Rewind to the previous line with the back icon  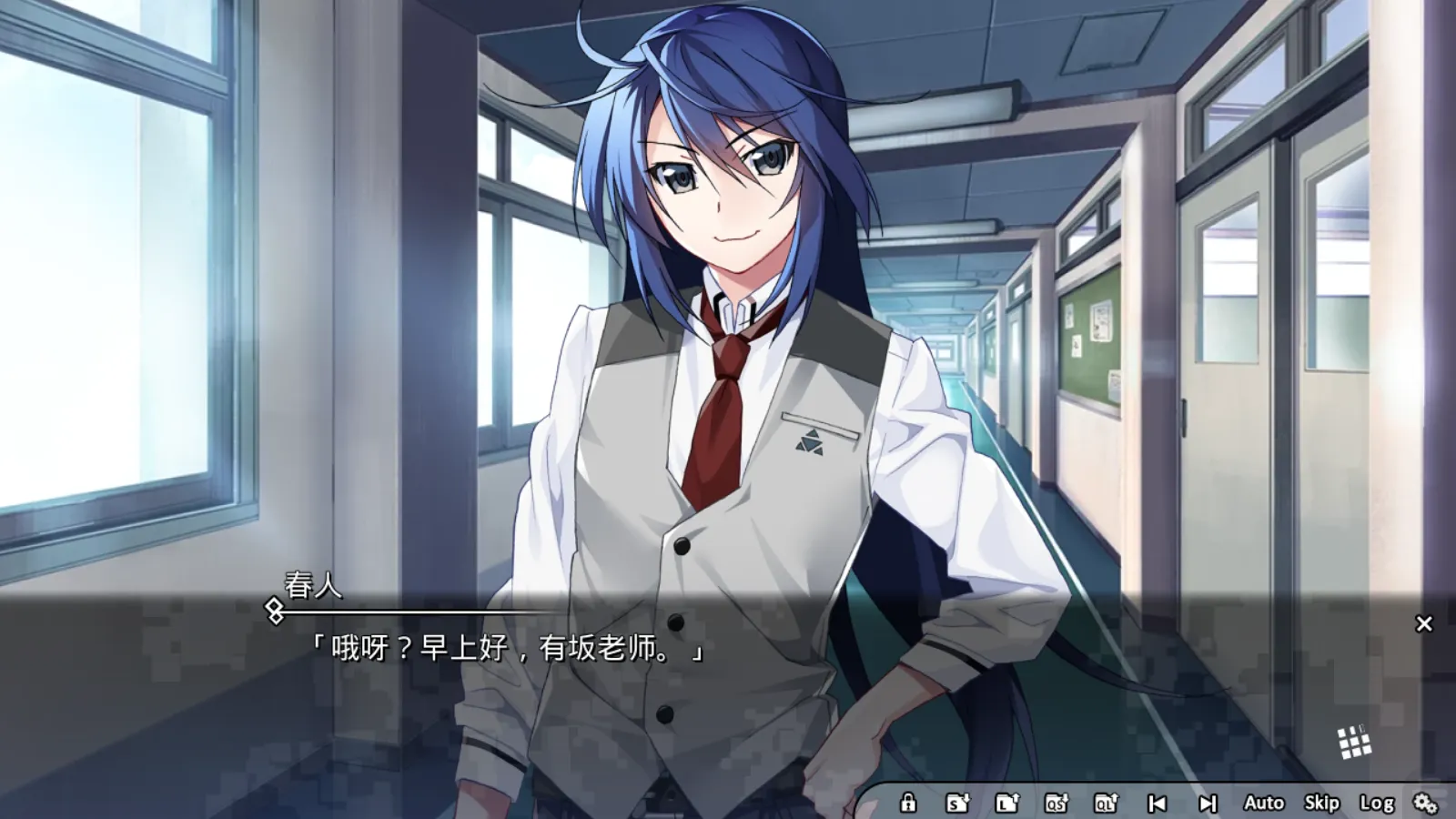tap(1158, 804)
